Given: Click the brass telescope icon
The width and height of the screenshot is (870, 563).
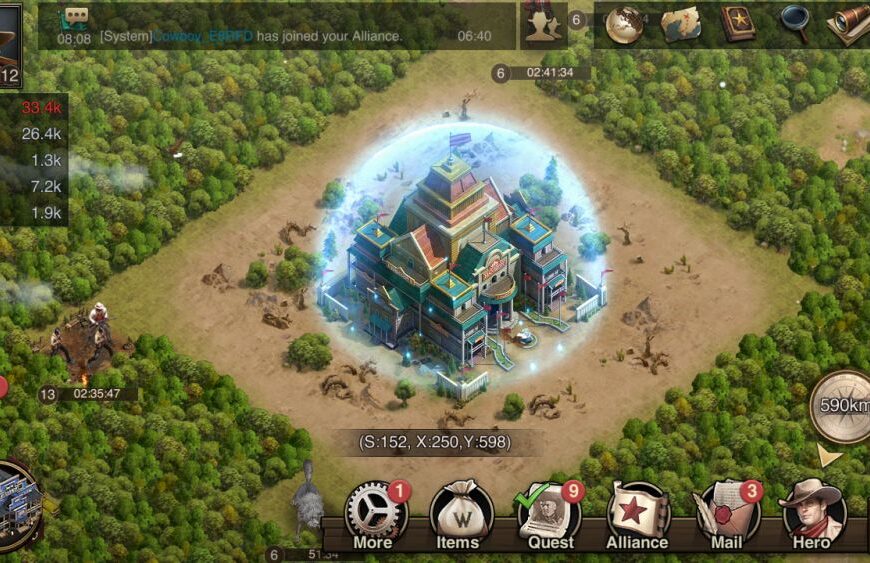Looking at the screenshot, I should pos(848,24).
